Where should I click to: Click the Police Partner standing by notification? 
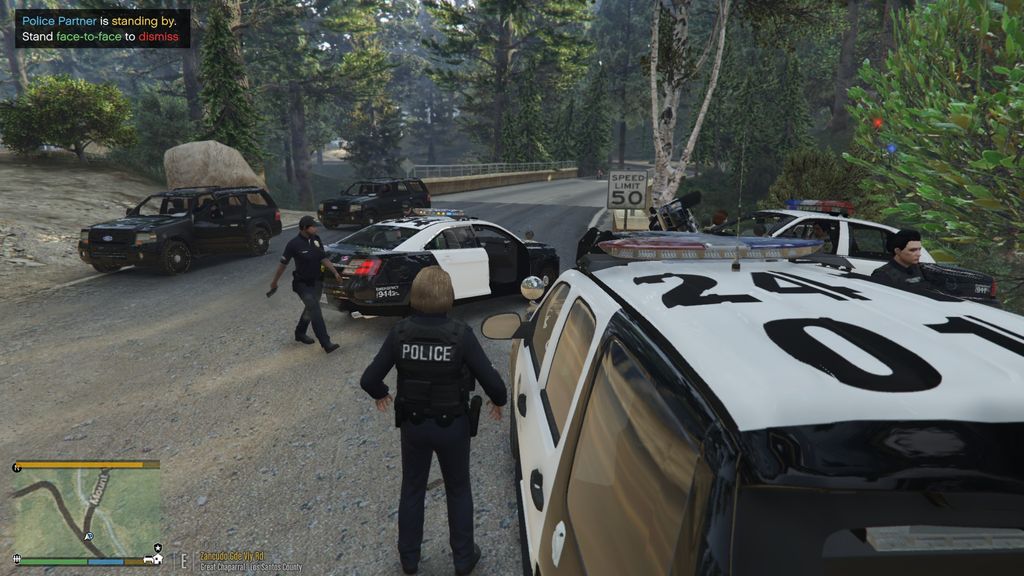[x=101, y=28]
